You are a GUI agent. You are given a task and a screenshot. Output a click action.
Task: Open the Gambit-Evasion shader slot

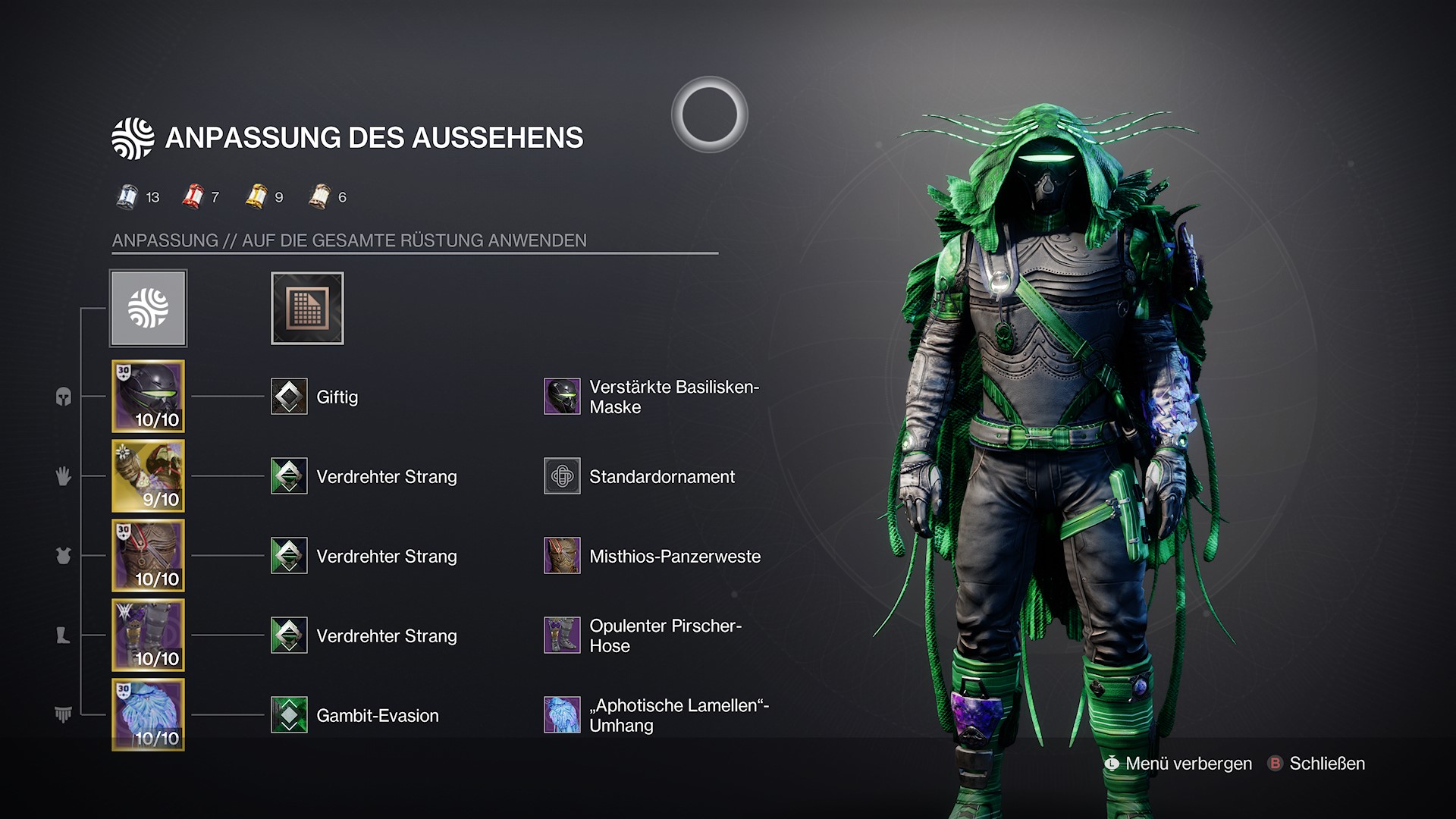click(x=289, y=715)
